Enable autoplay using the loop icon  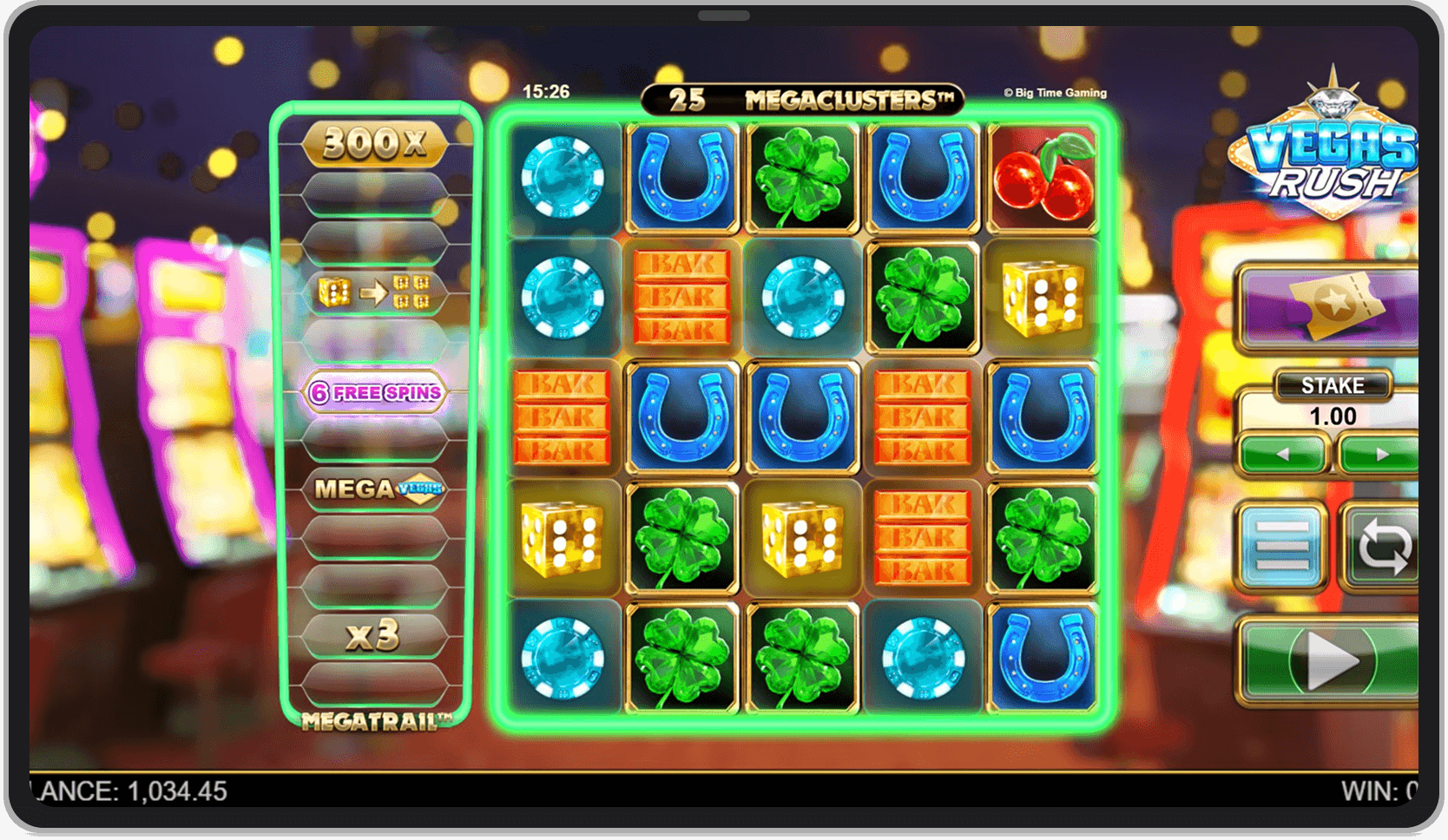click(1385, 545)
